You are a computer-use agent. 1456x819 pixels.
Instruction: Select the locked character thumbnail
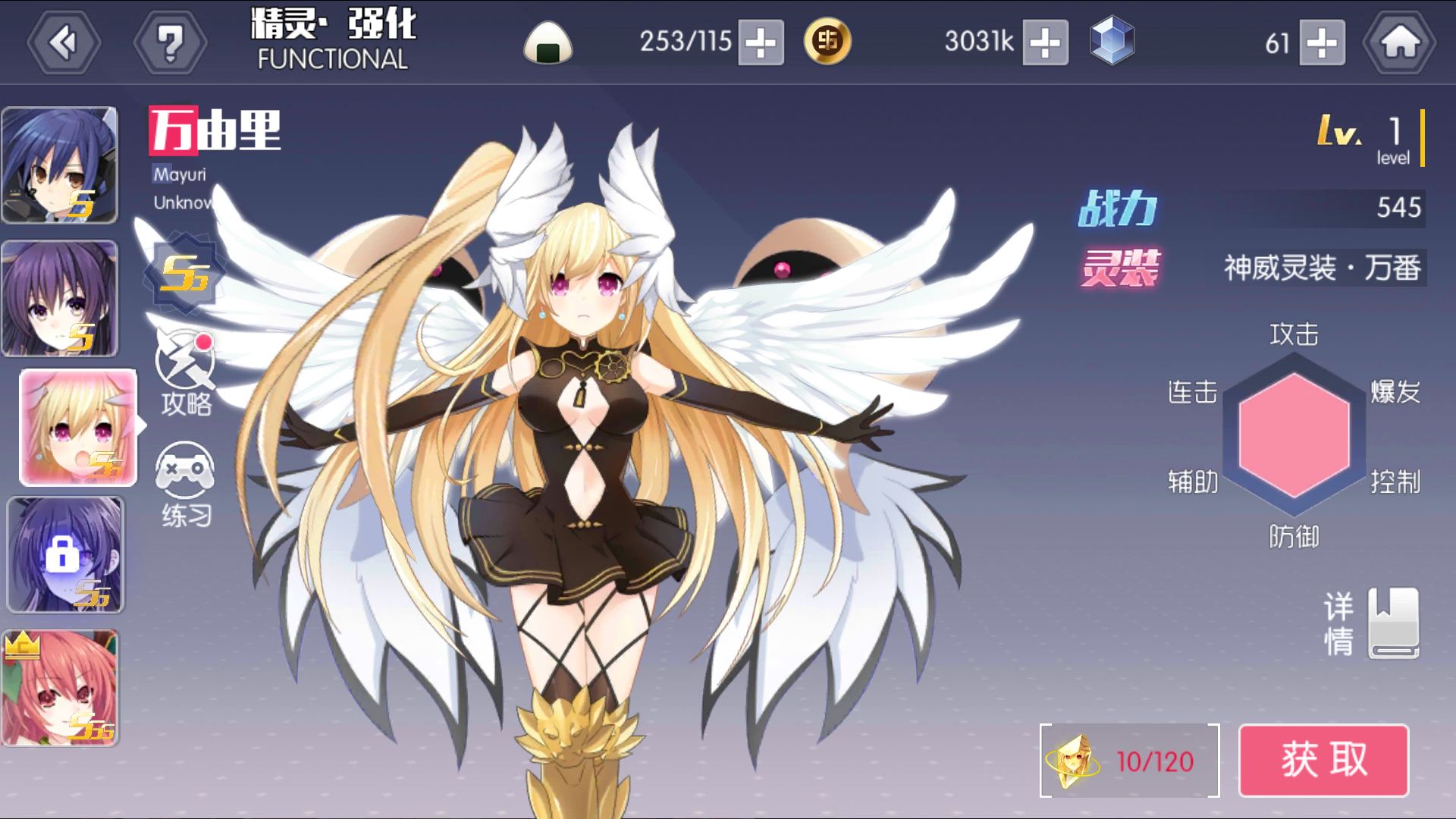pyautogui.click(x=66, y=554)
